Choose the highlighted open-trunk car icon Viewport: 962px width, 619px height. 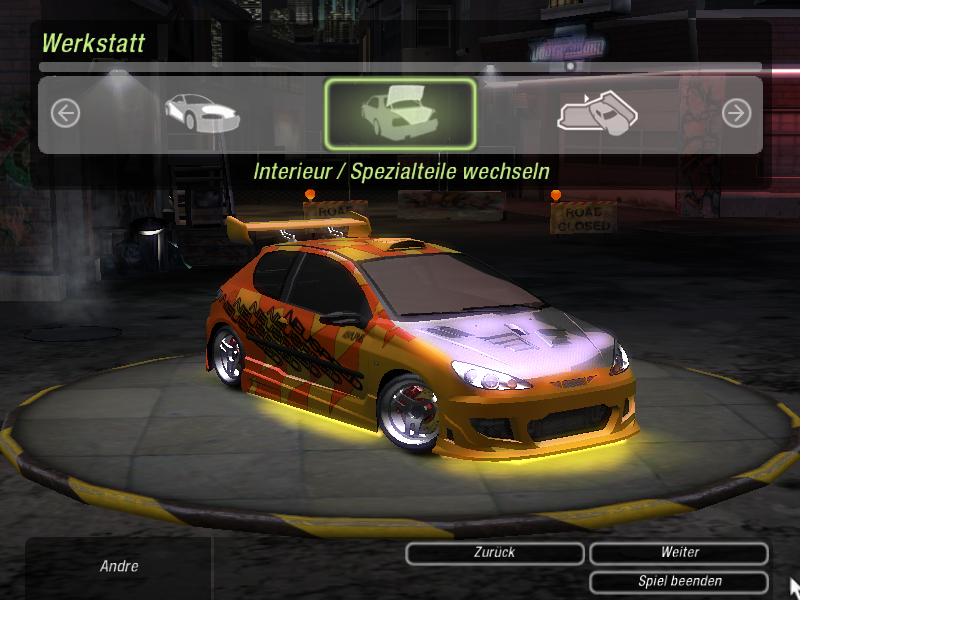400,114
